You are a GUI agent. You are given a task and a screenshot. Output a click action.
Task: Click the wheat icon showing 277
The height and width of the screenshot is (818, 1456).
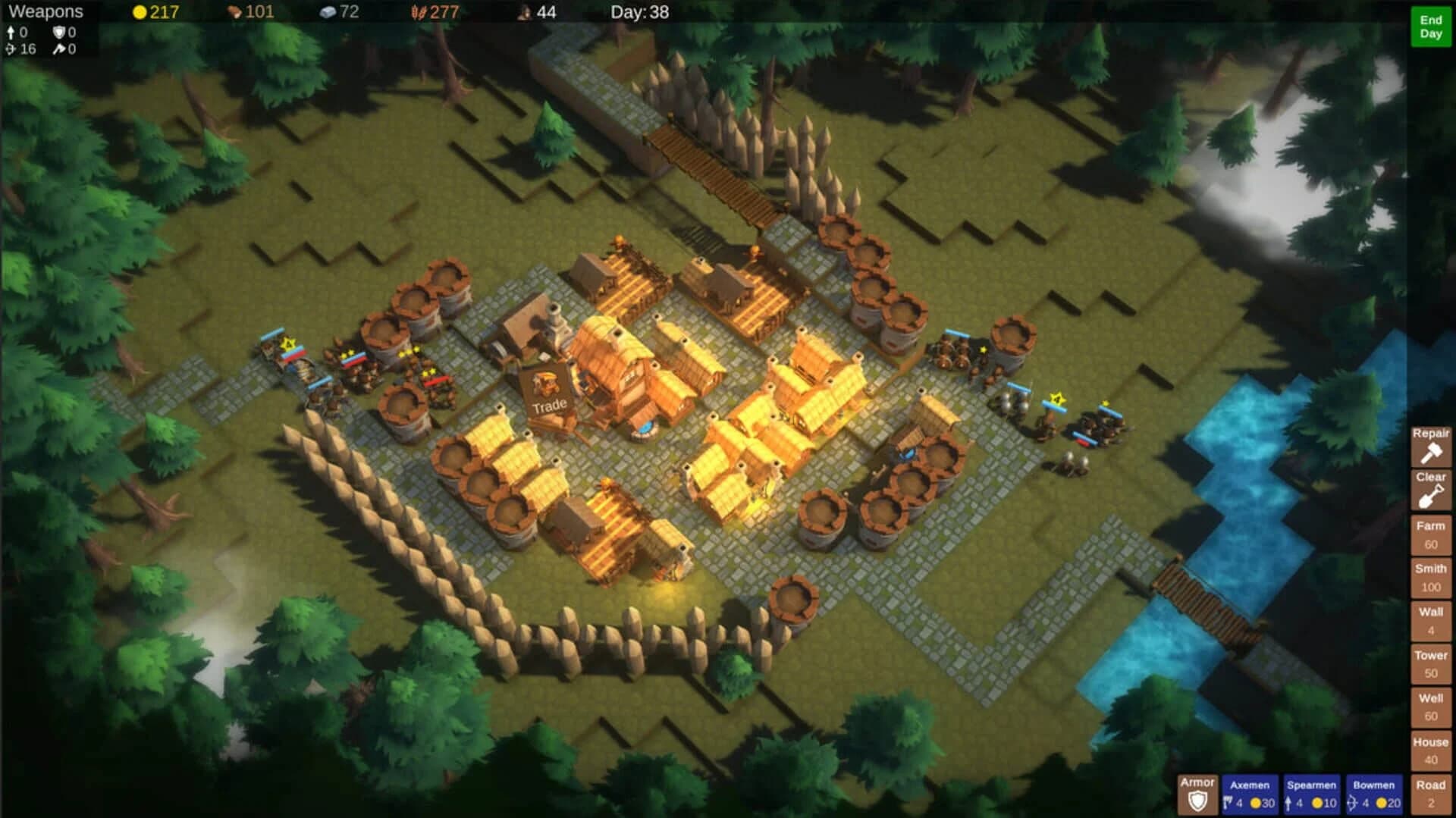[x=419, y=12]
